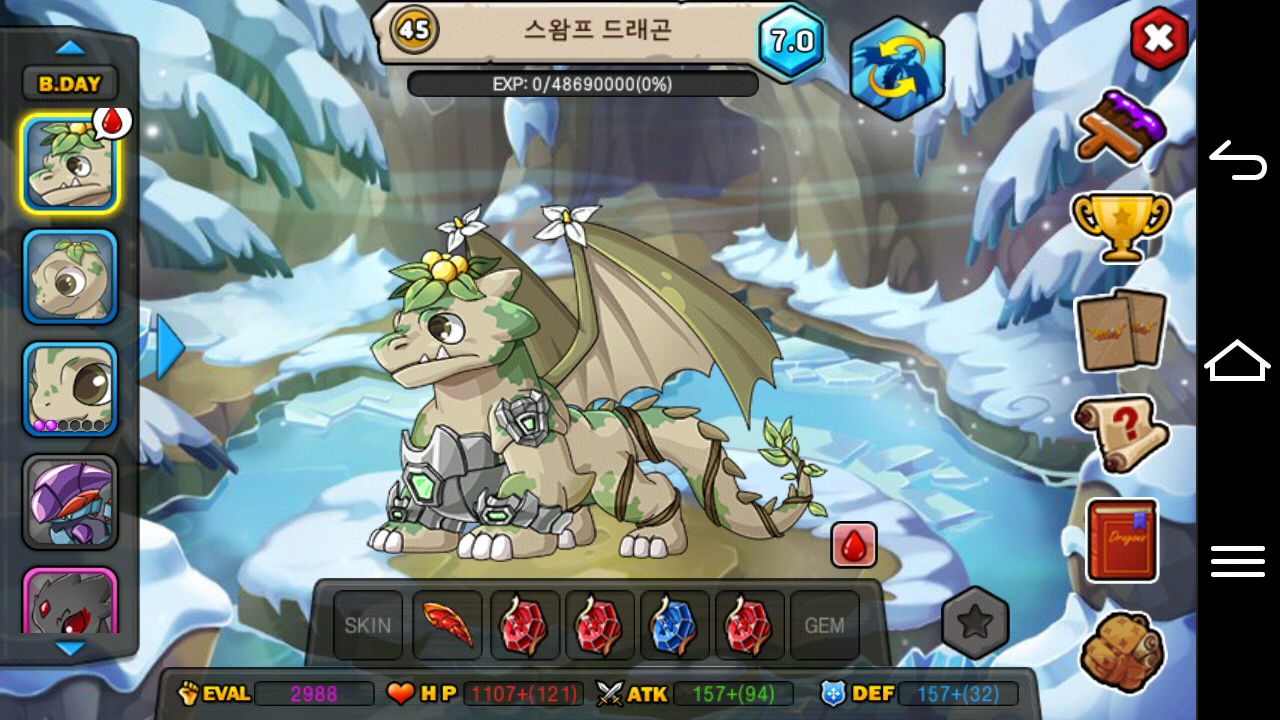1280x720 pixels.
Task: Tap the dragon swap hexagon icon
Action: (896, 67)
